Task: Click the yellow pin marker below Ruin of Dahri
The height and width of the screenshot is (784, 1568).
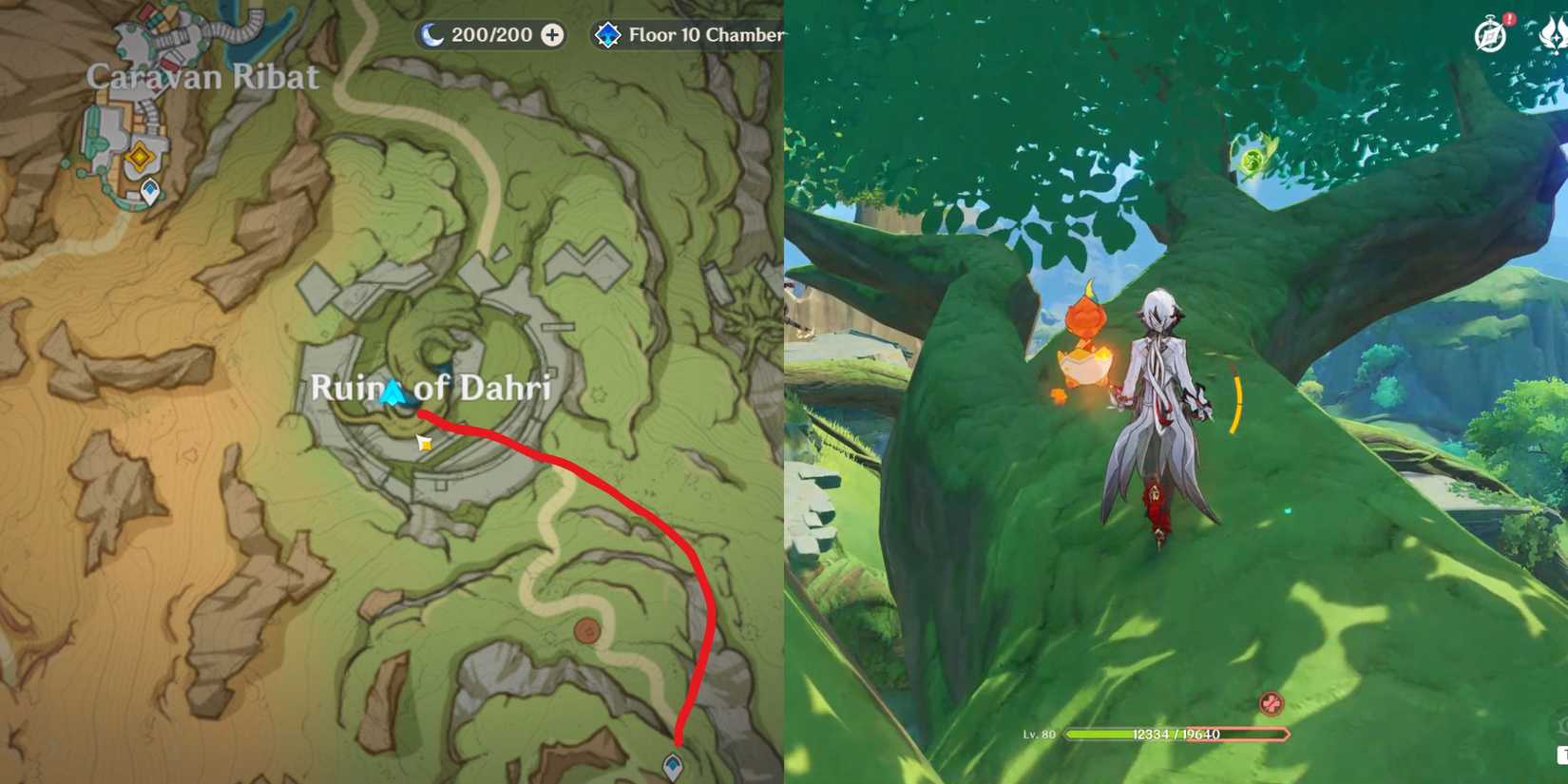Action: [425, 441]
